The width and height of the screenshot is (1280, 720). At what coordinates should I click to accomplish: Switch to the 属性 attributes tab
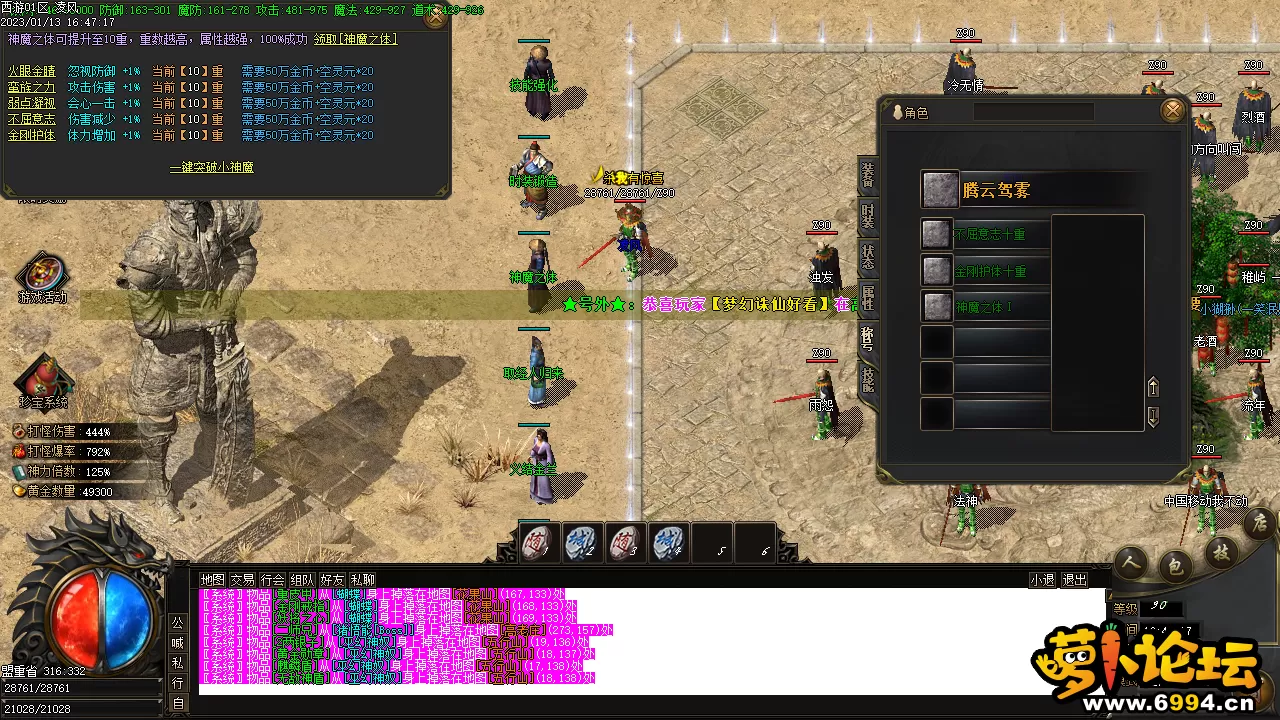tap(867, 297)
